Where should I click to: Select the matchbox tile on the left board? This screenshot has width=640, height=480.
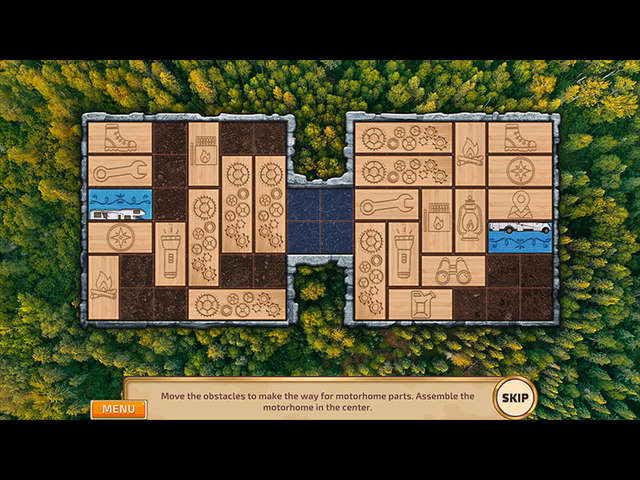click(203, 154)
